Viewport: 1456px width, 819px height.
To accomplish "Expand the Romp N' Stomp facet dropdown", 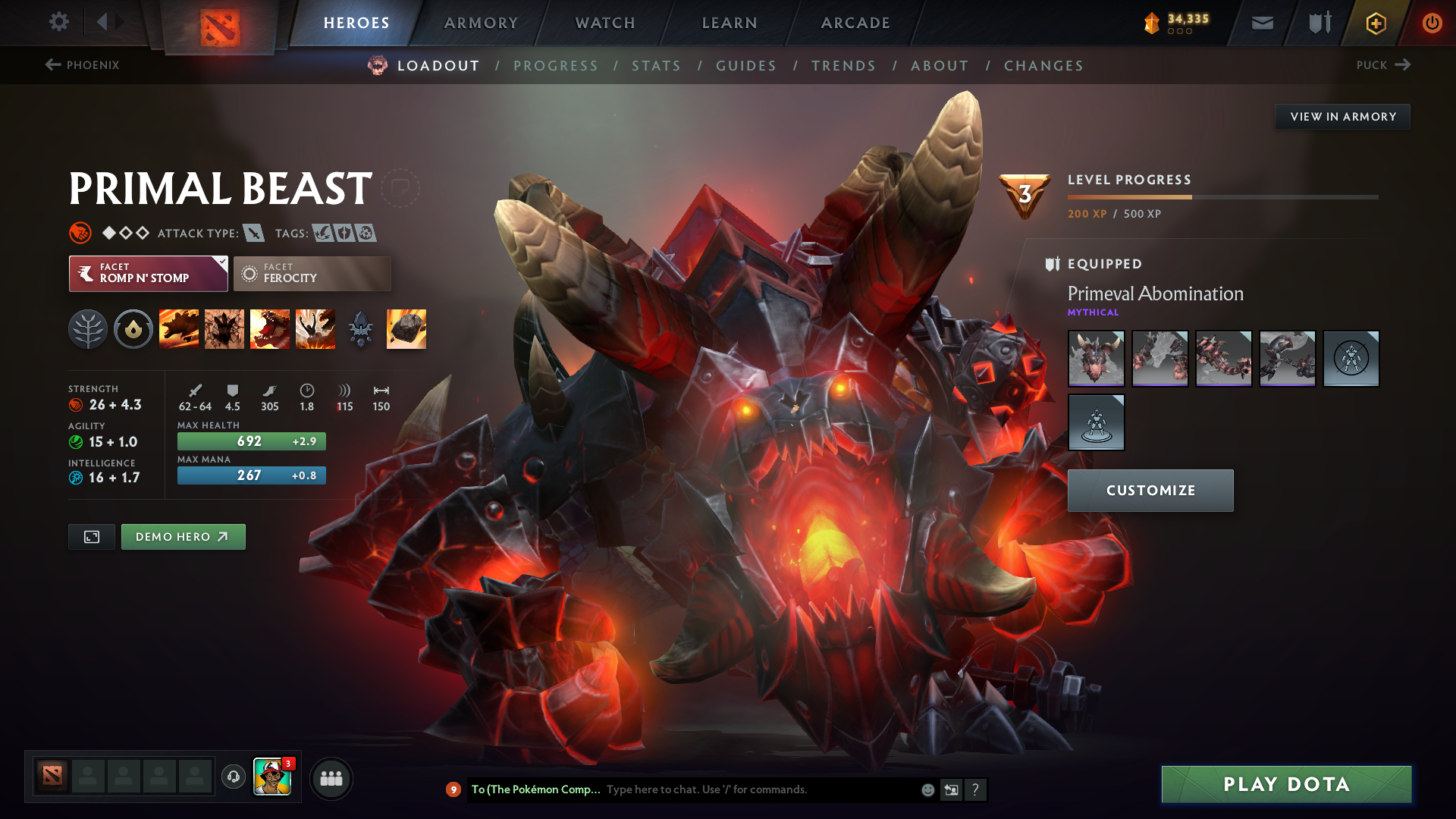I will click(x=221, y=264).
